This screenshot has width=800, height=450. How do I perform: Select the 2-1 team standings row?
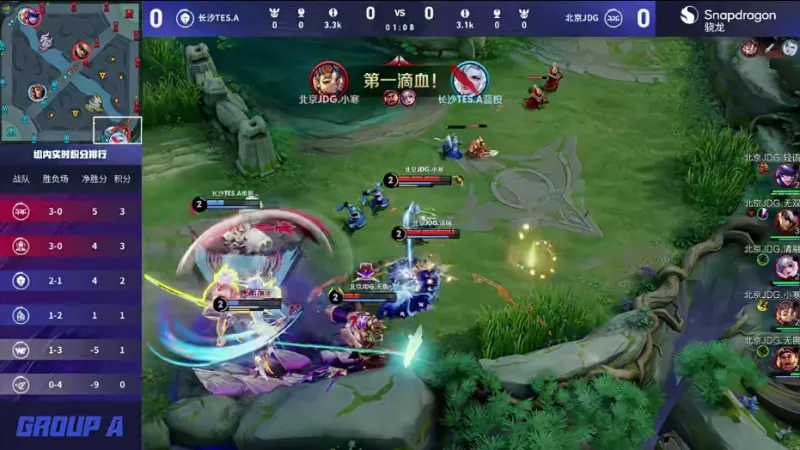(x=70, y=281)
